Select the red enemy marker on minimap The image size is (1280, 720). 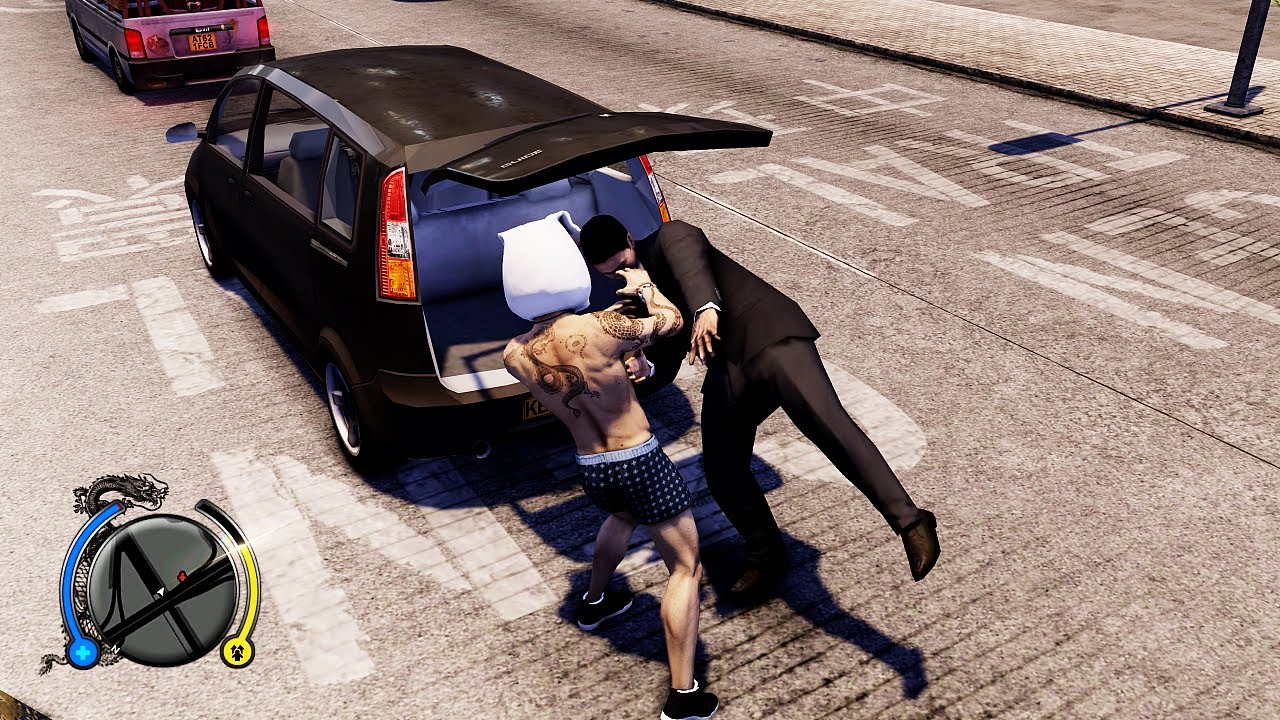pos(182,577)
